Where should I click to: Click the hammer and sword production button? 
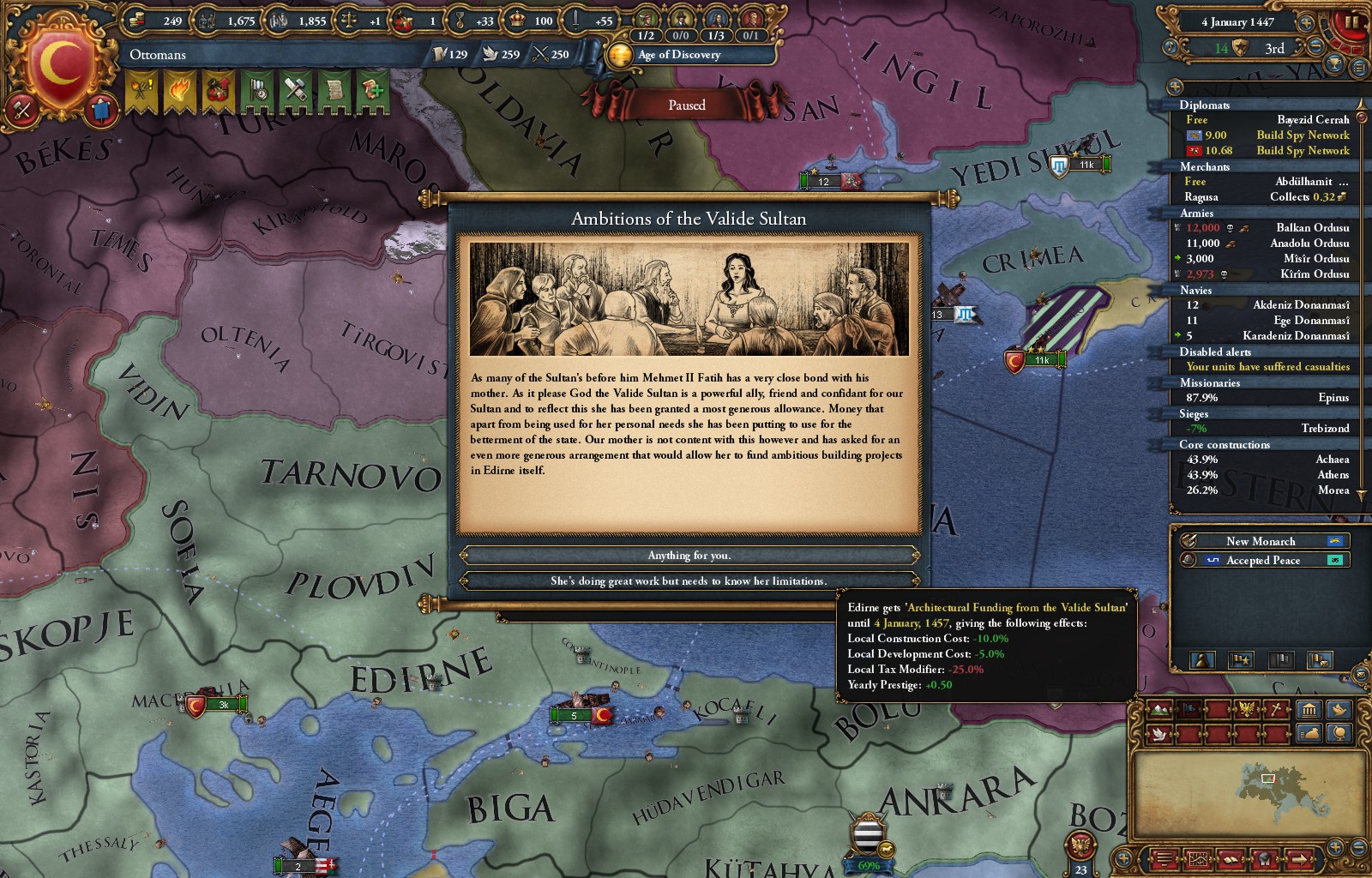pos(22,110)
